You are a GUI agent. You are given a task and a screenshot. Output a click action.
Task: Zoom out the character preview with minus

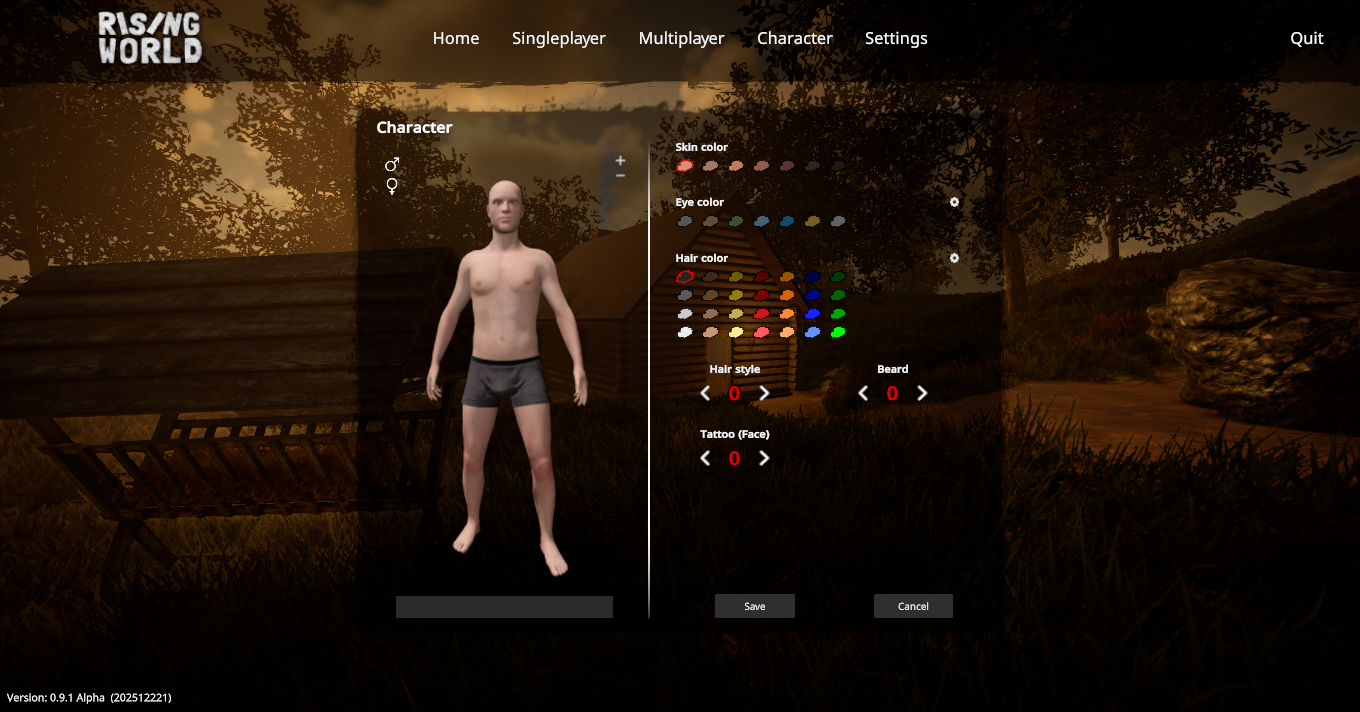[x=620, y=175]
